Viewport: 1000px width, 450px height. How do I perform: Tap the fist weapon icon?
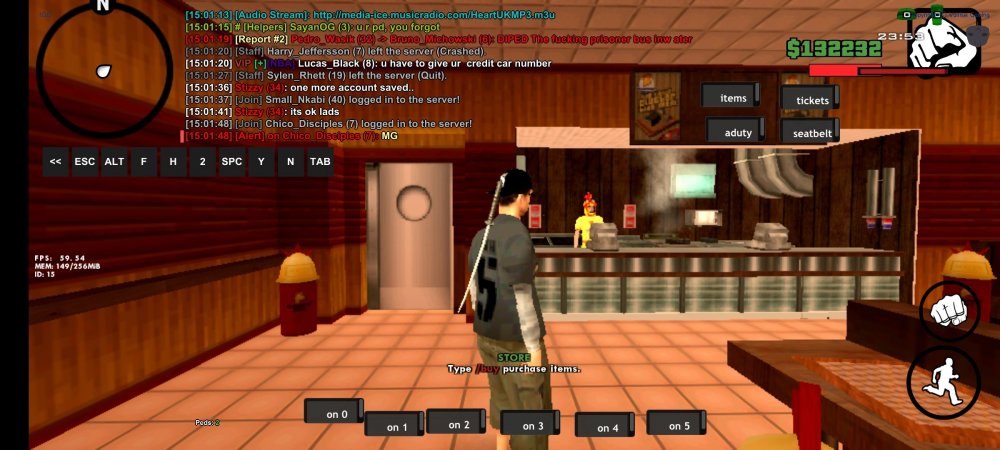click(x=943, y=42)
